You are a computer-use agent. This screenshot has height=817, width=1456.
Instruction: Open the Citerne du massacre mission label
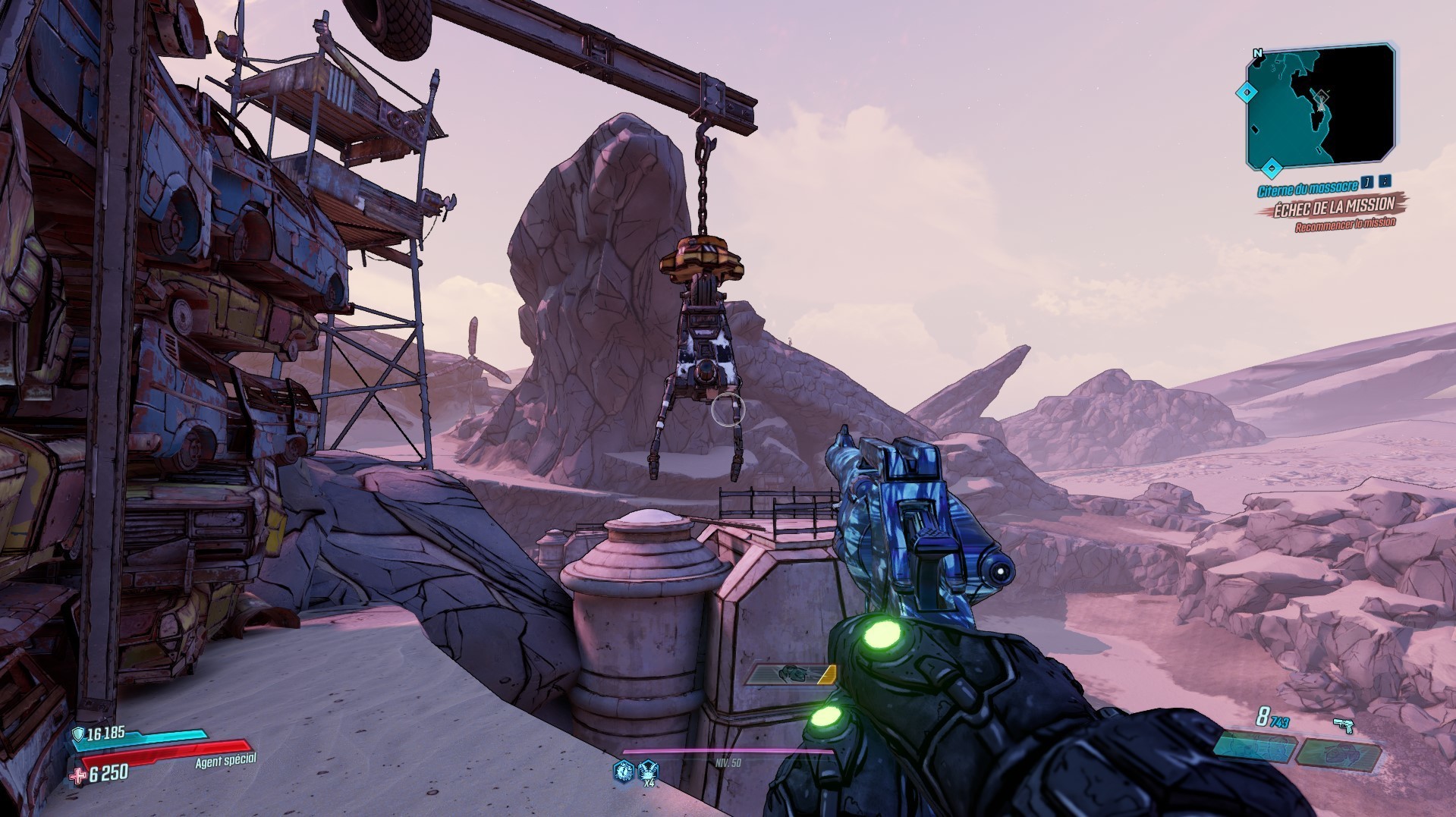(1307, 187)
